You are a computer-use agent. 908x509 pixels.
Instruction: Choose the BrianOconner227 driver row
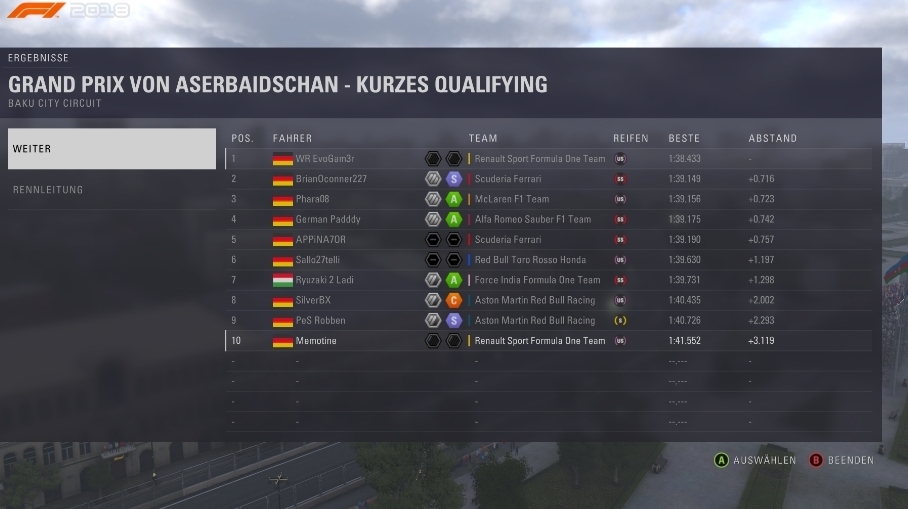click(x=548, y=179)
